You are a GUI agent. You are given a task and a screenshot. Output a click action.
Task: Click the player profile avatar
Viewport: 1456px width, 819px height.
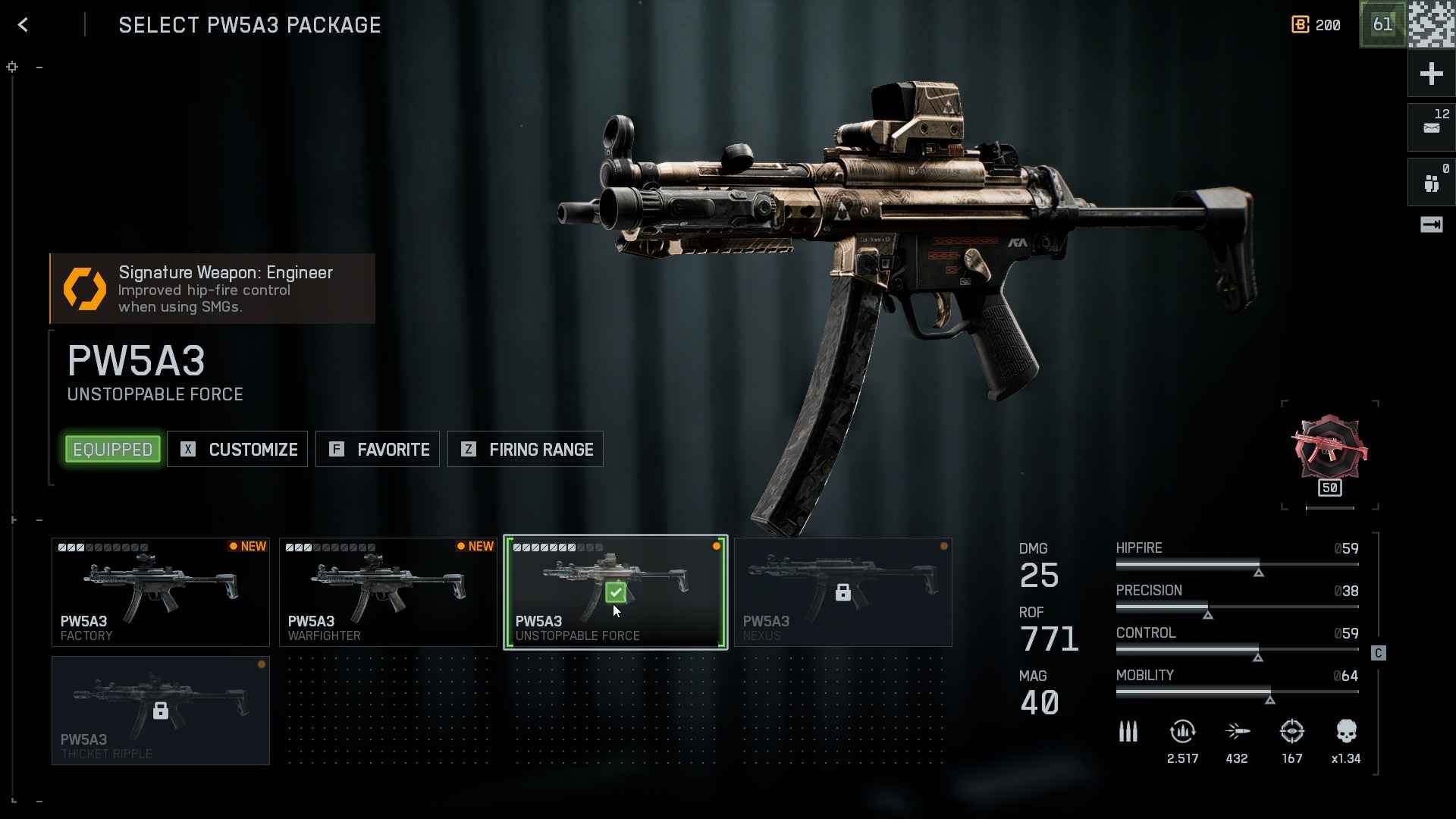tap(1432, 24)
